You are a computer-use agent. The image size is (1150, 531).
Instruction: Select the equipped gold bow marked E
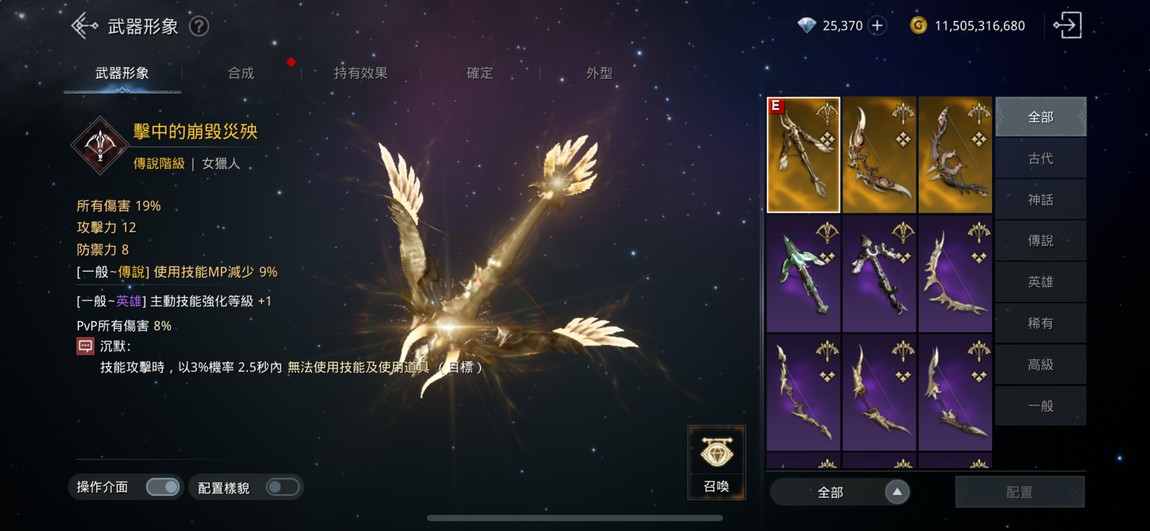[x=803, y=155]
